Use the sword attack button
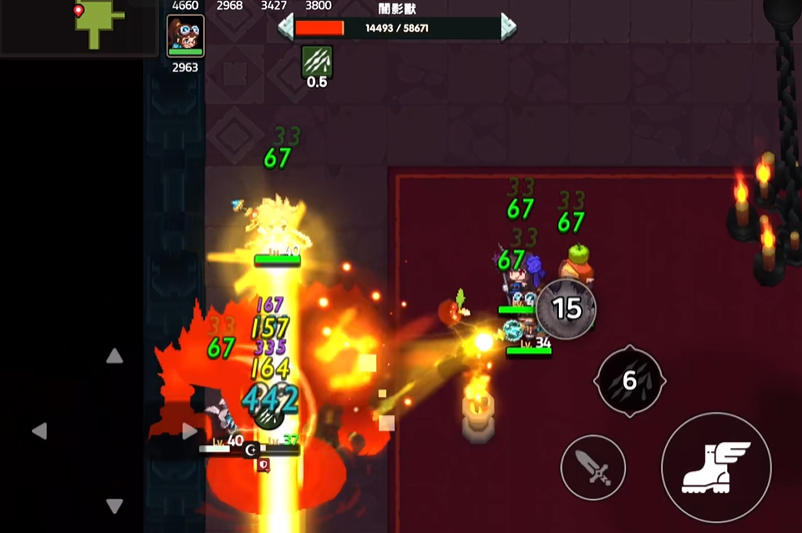Screen dimensions: 802x533 click(x=593, y=467)
